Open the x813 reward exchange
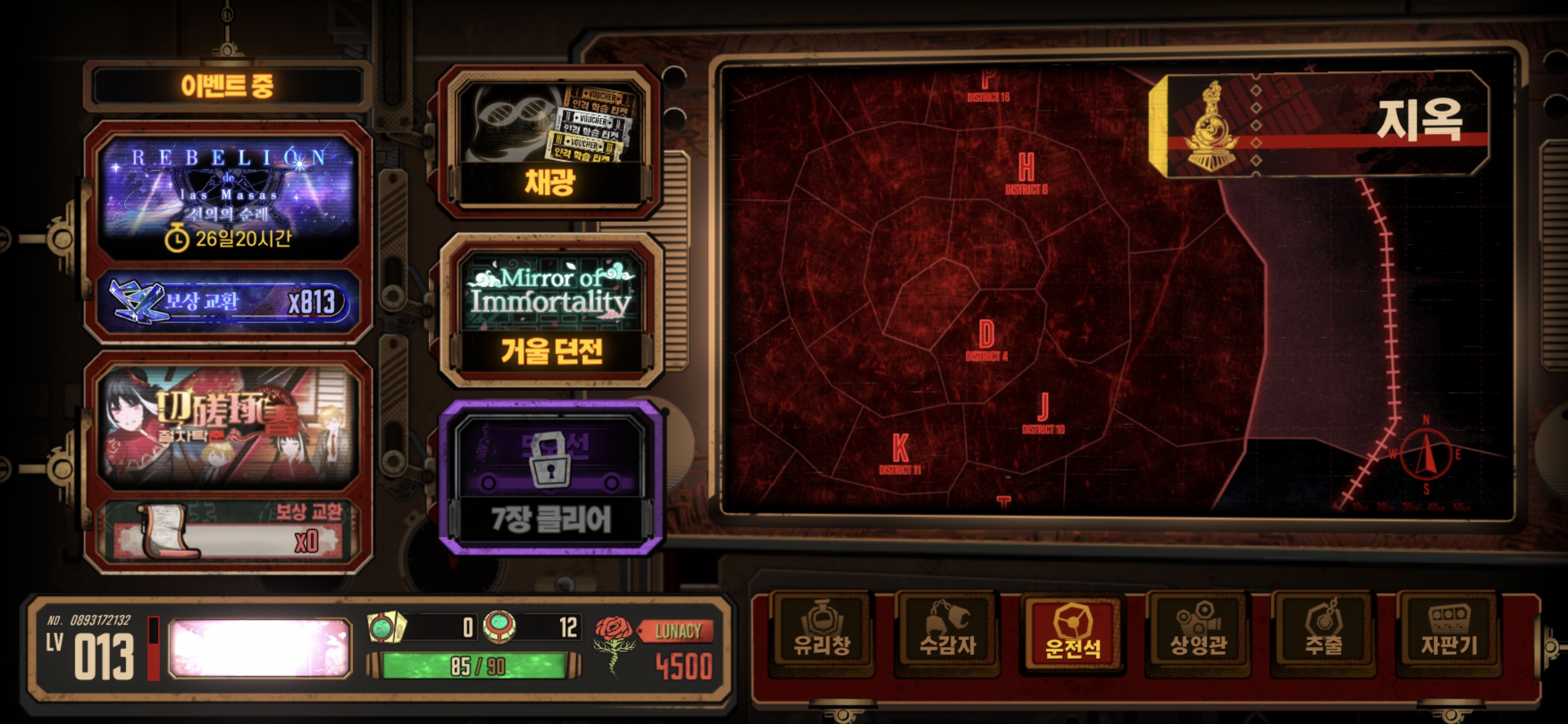Screen dimensions: 1568x724 228,303
